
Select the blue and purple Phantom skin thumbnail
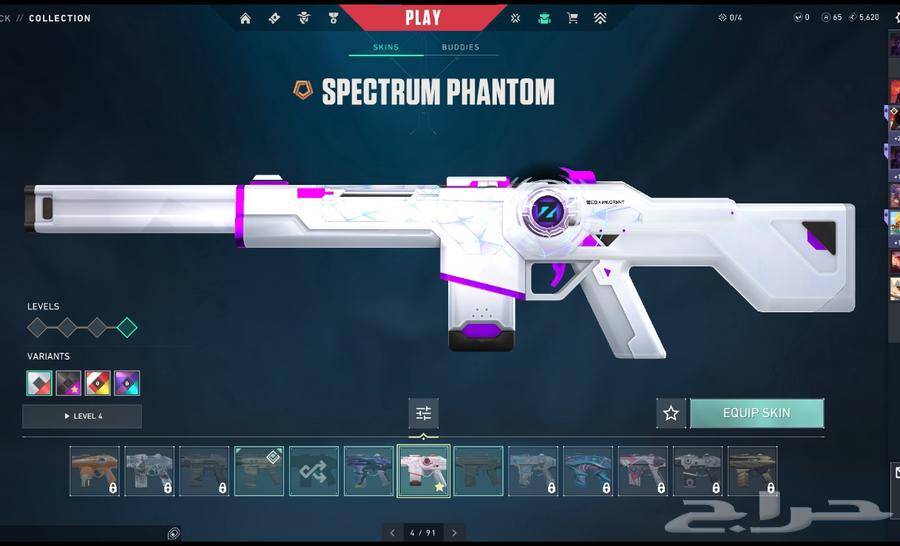tap(369, 471)
